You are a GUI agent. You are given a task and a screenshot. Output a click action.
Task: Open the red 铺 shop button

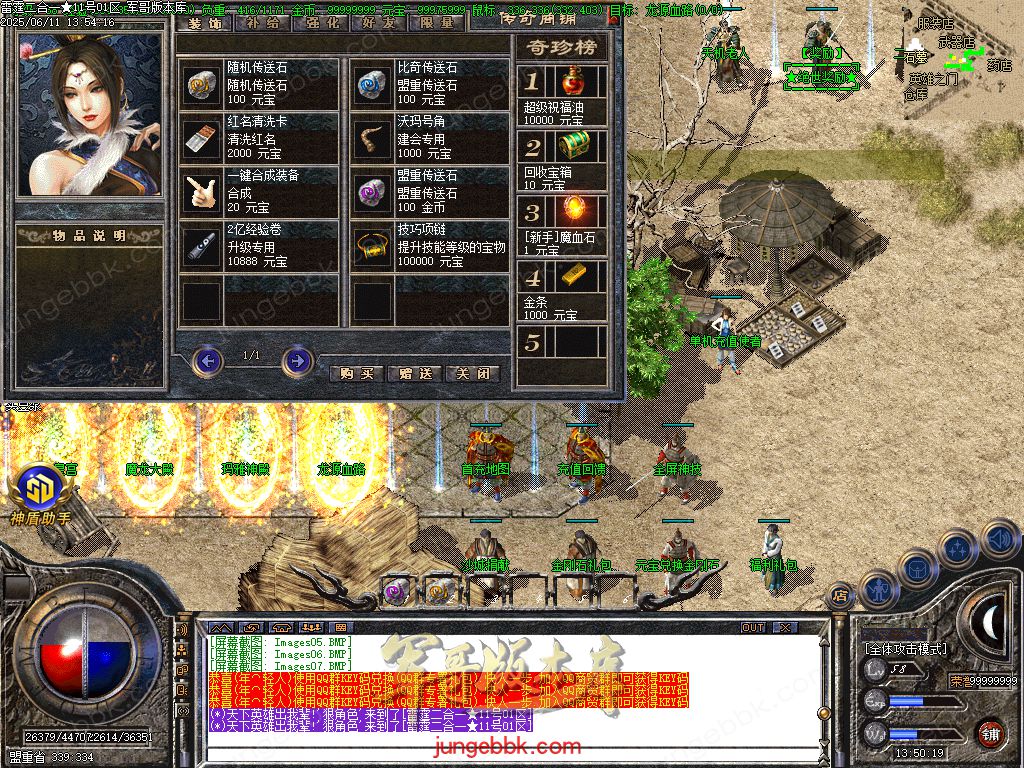[x=989, y=732]
